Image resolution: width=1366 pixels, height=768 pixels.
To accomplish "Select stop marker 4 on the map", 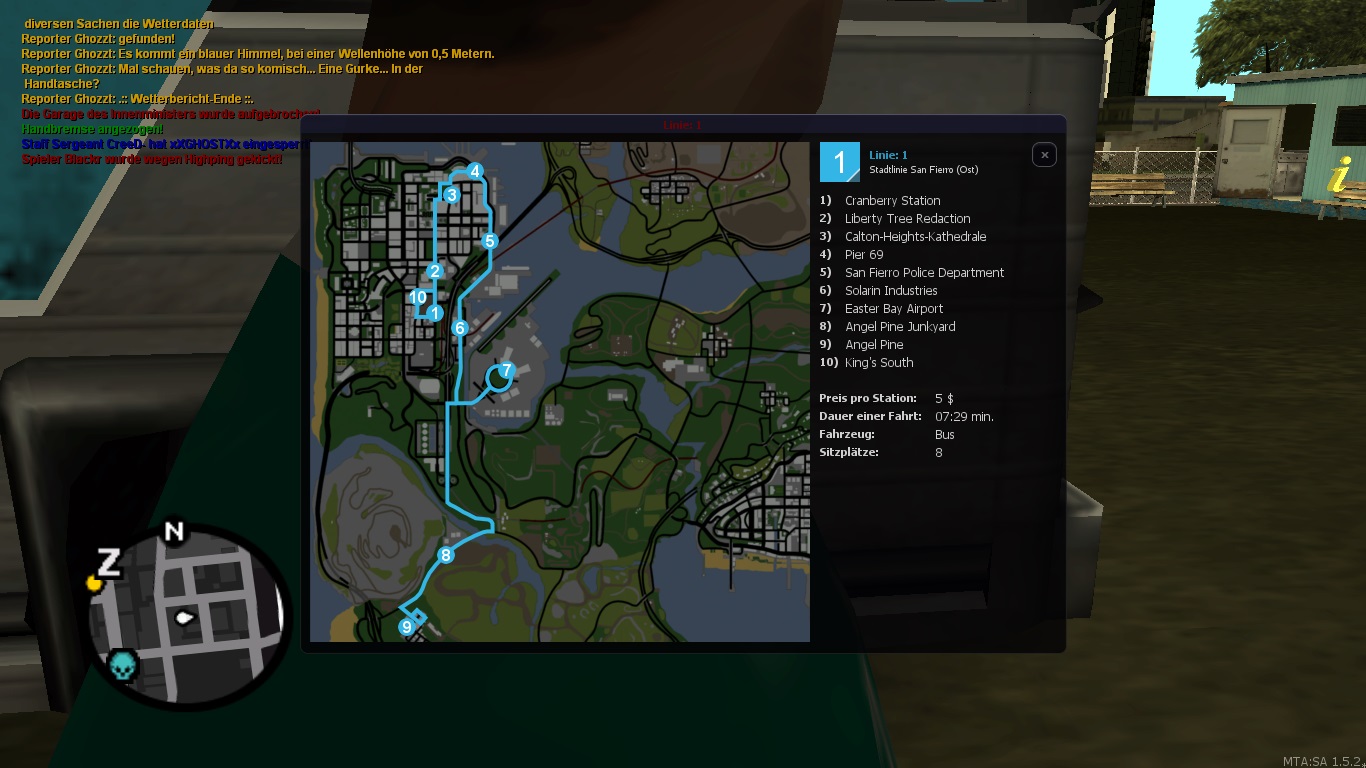I will [x=476, y=171].
